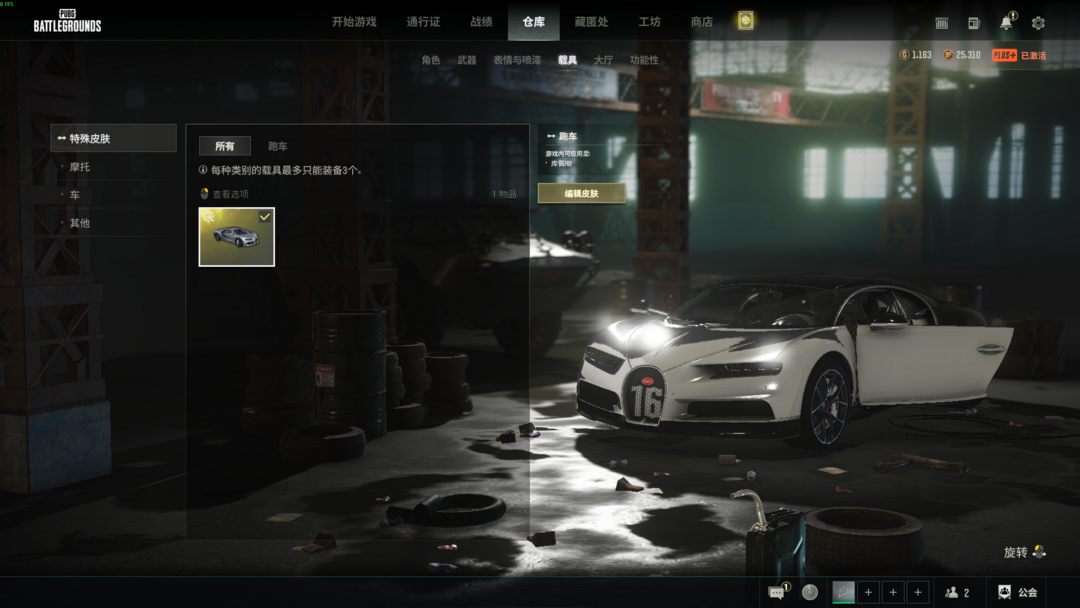This screenshot has width=1080, height=608.
Task: Check the notification bell icon
Action: 1006,23
